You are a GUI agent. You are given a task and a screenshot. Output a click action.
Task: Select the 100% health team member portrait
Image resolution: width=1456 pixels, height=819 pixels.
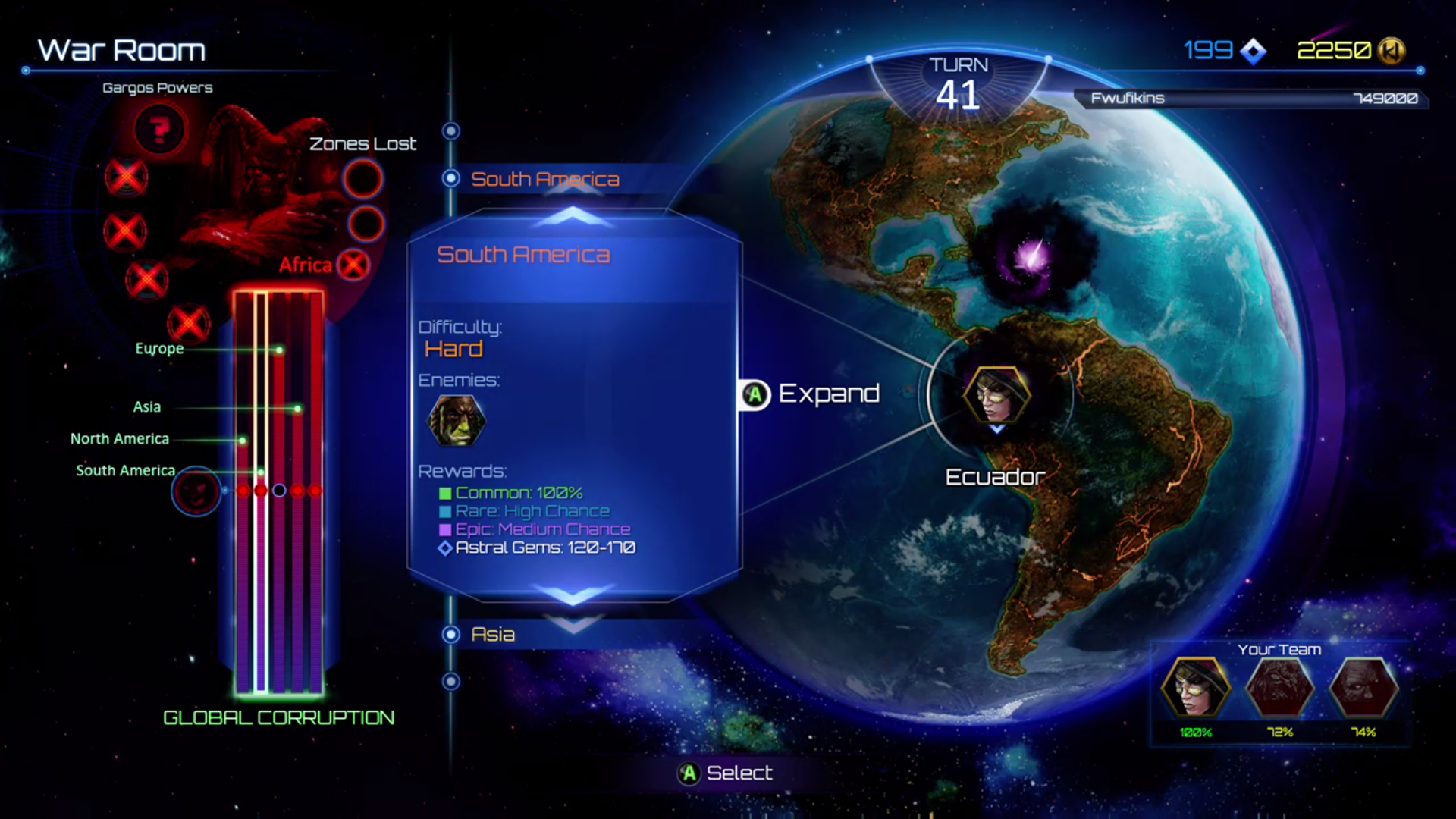click(1196, 687)
